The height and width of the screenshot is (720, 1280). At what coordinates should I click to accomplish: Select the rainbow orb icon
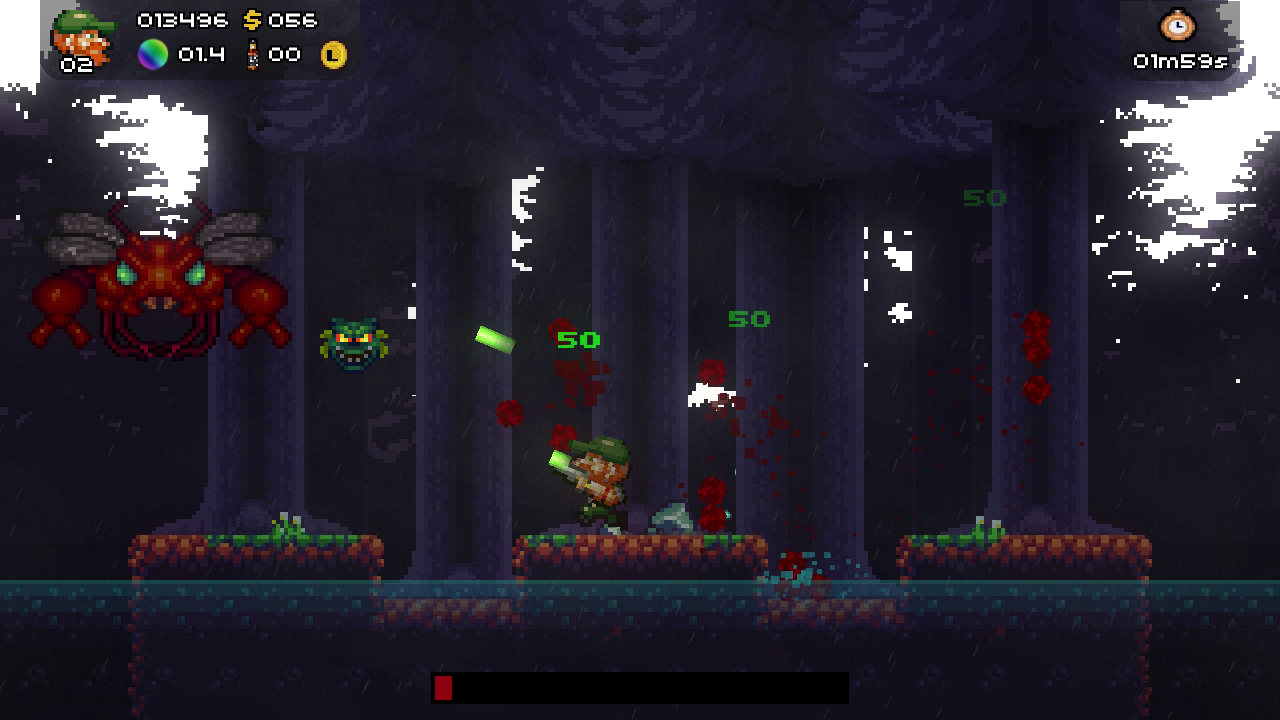(x=153, y=54)
